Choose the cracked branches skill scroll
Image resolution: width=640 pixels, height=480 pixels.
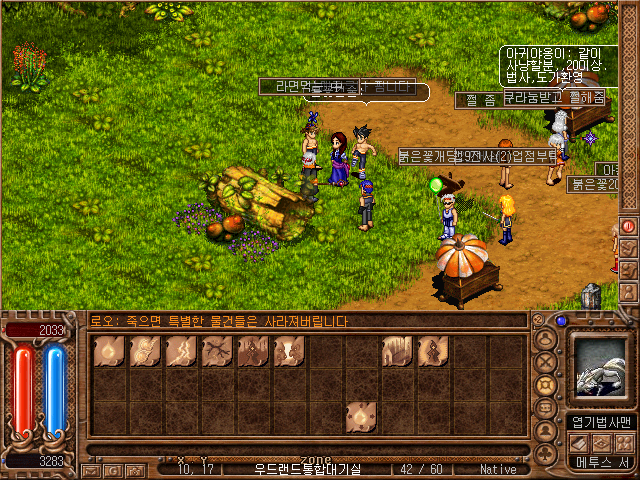pos(217,351)
